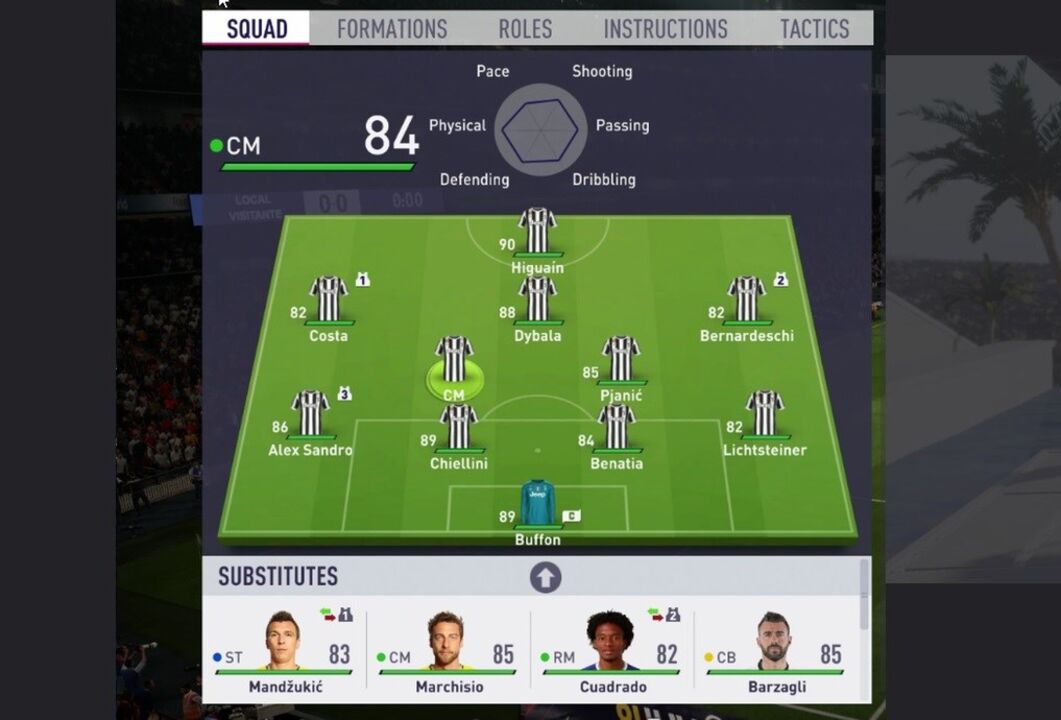Screen dimensions: 1061x720
Task: Open the Roles tab
Action: [525, 29]
